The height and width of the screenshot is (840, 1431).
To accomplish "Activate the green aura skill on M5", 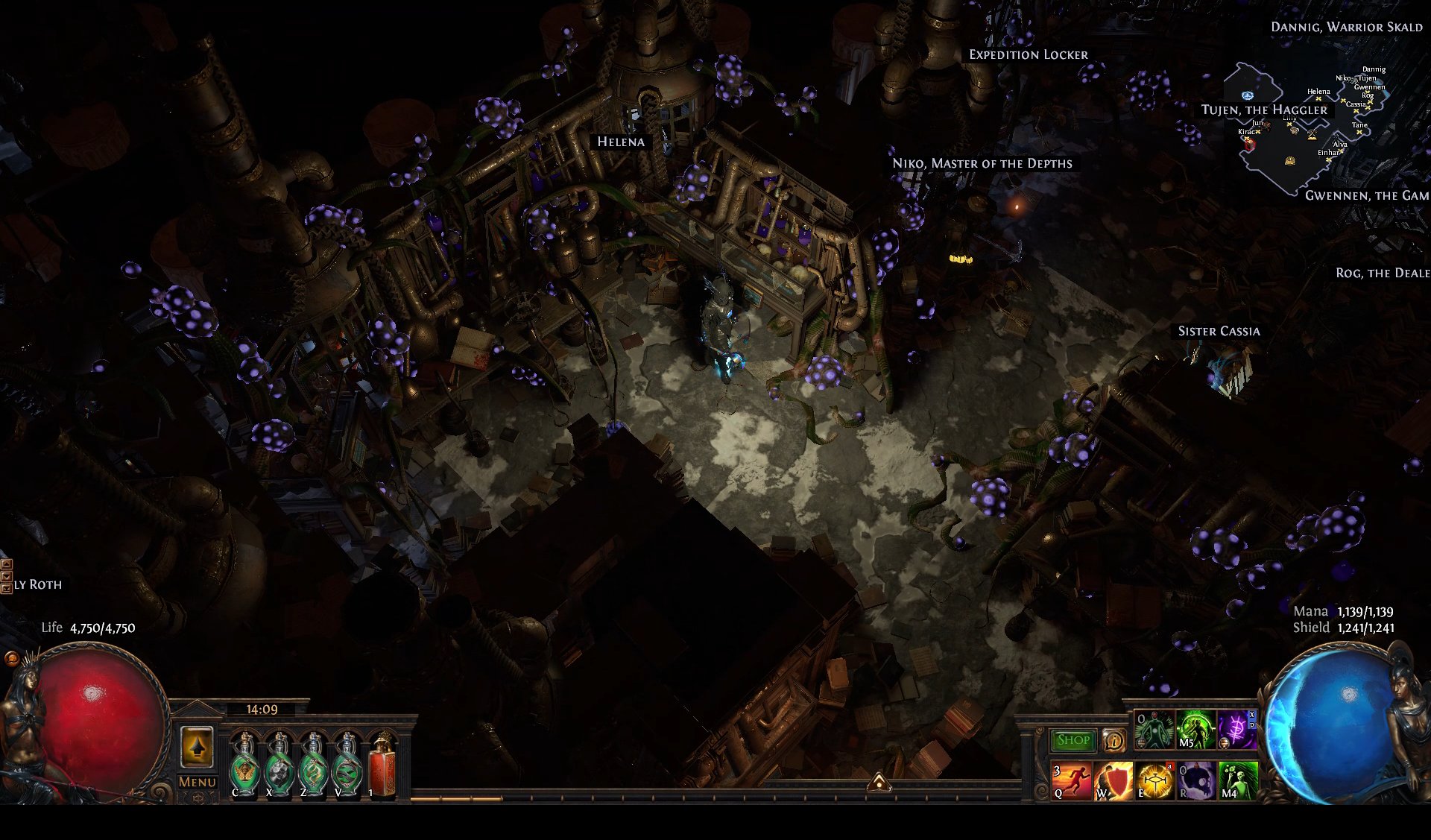I will (1195, 730).
